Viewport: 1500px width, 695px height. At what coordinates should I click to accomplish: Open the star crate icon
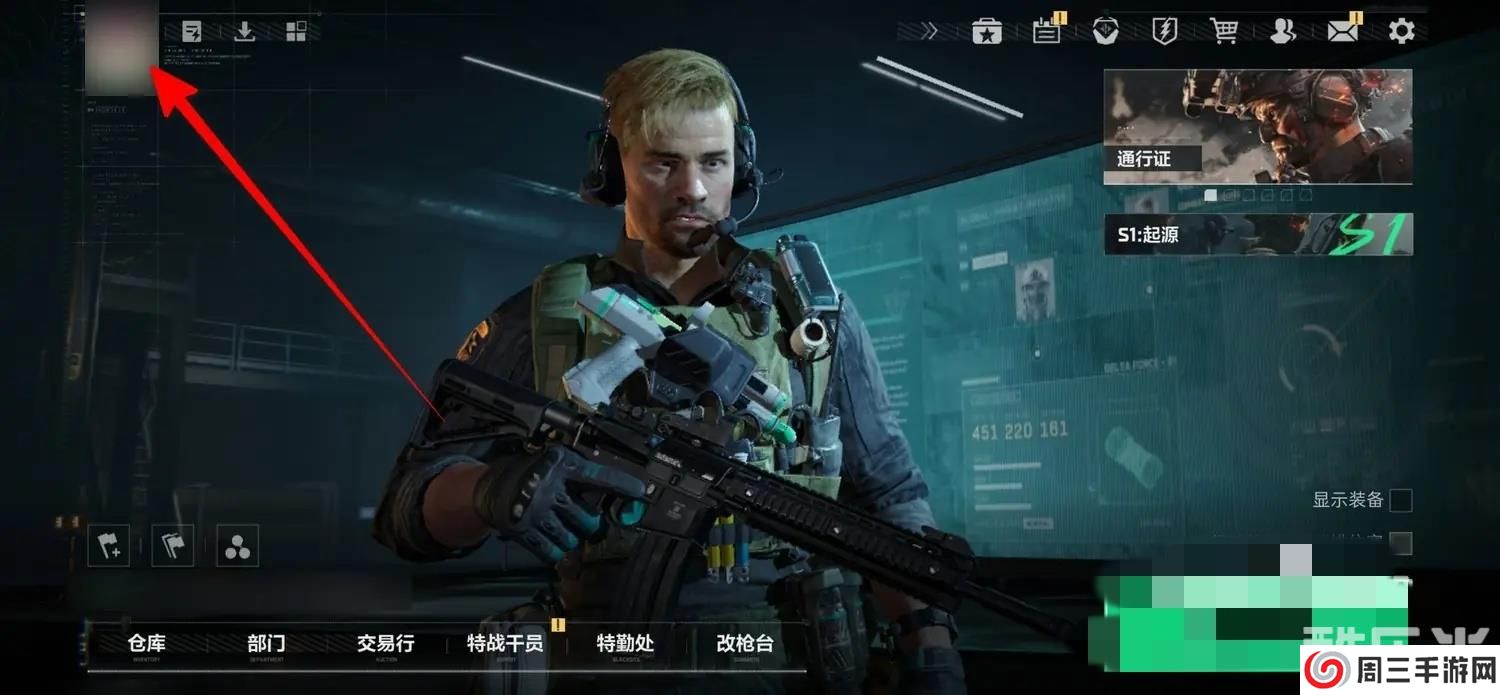point(987,31)
